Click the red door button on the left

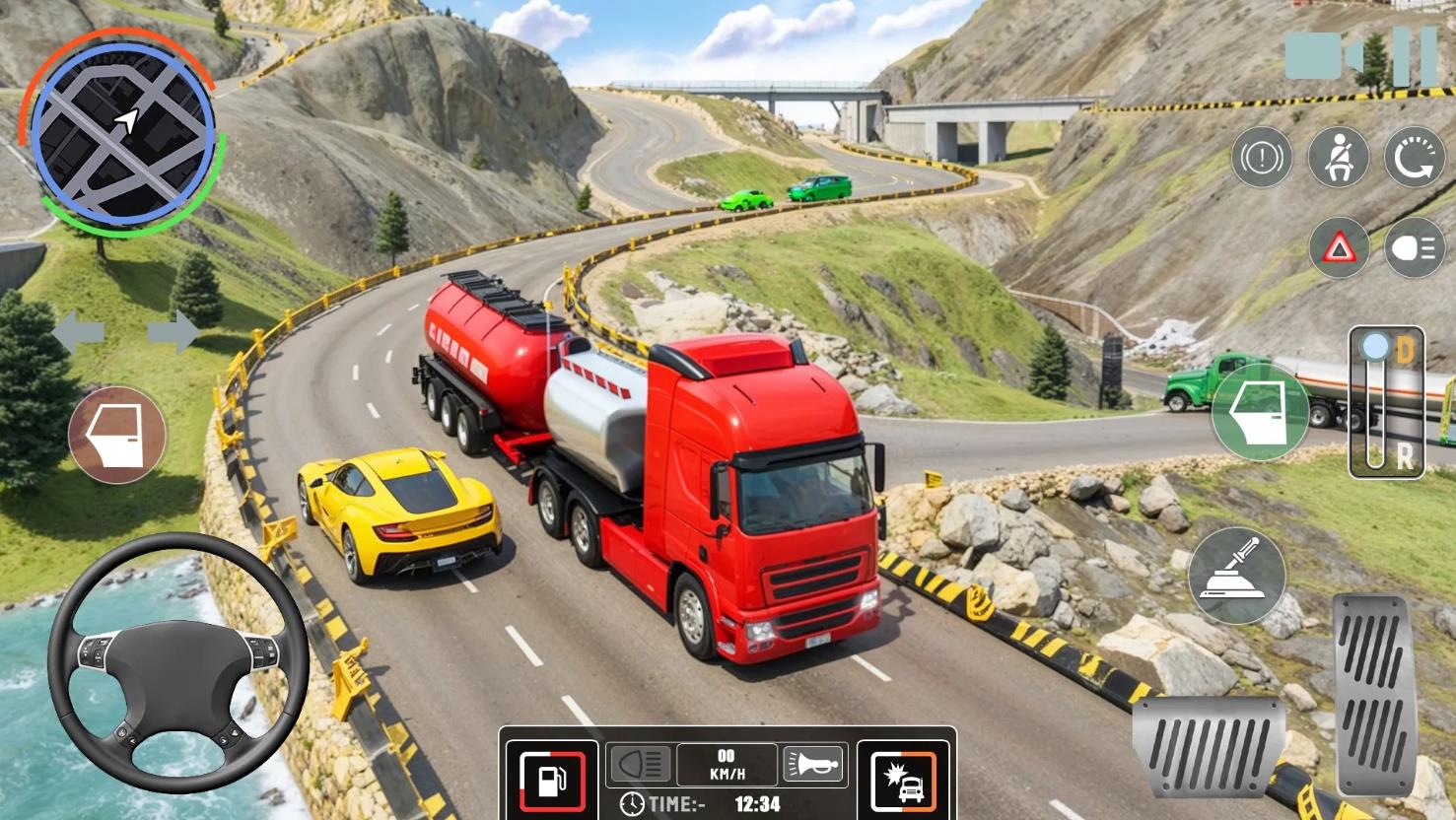[117, 435]
